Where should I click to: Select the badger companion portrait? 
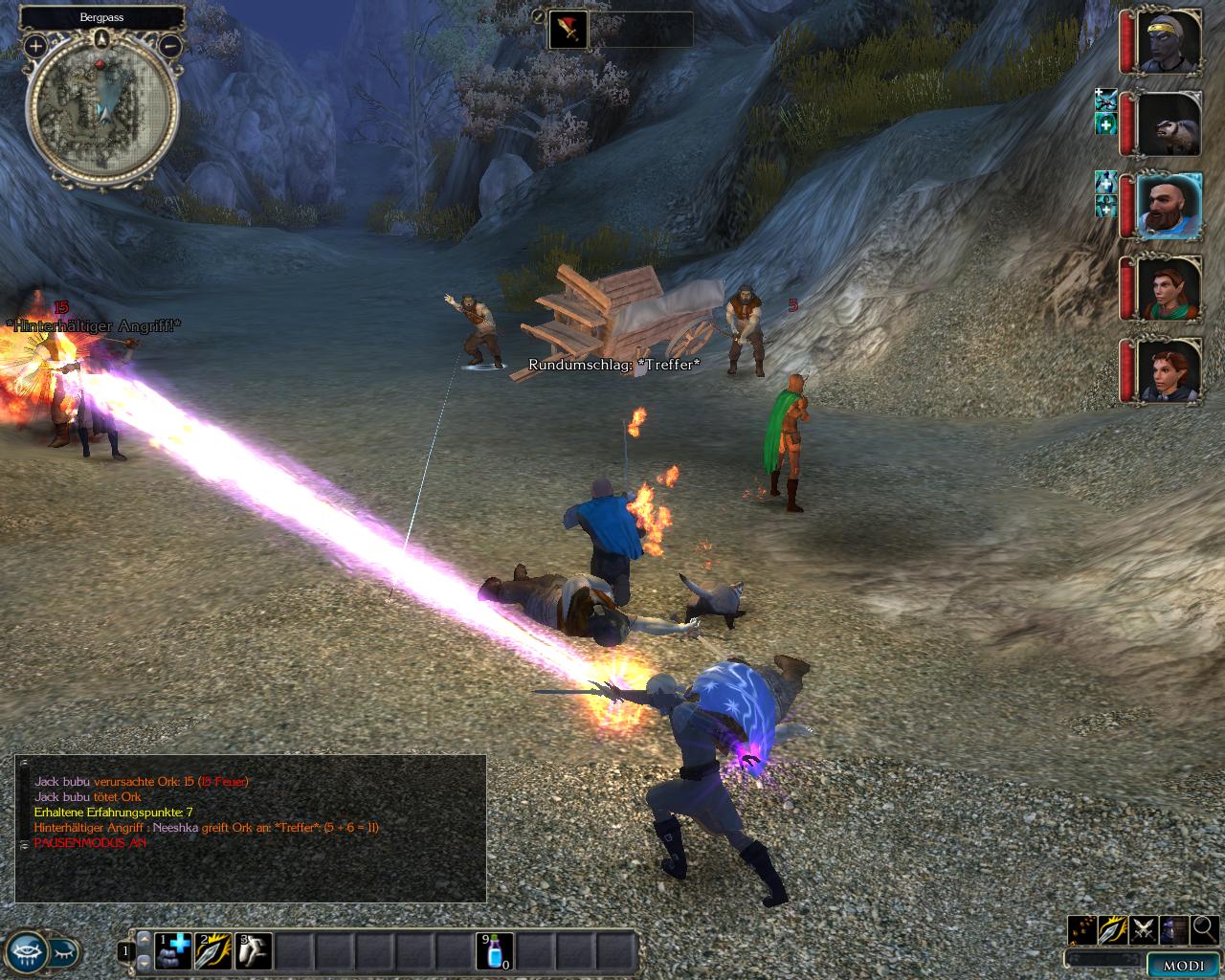(x=1169, y=124)
